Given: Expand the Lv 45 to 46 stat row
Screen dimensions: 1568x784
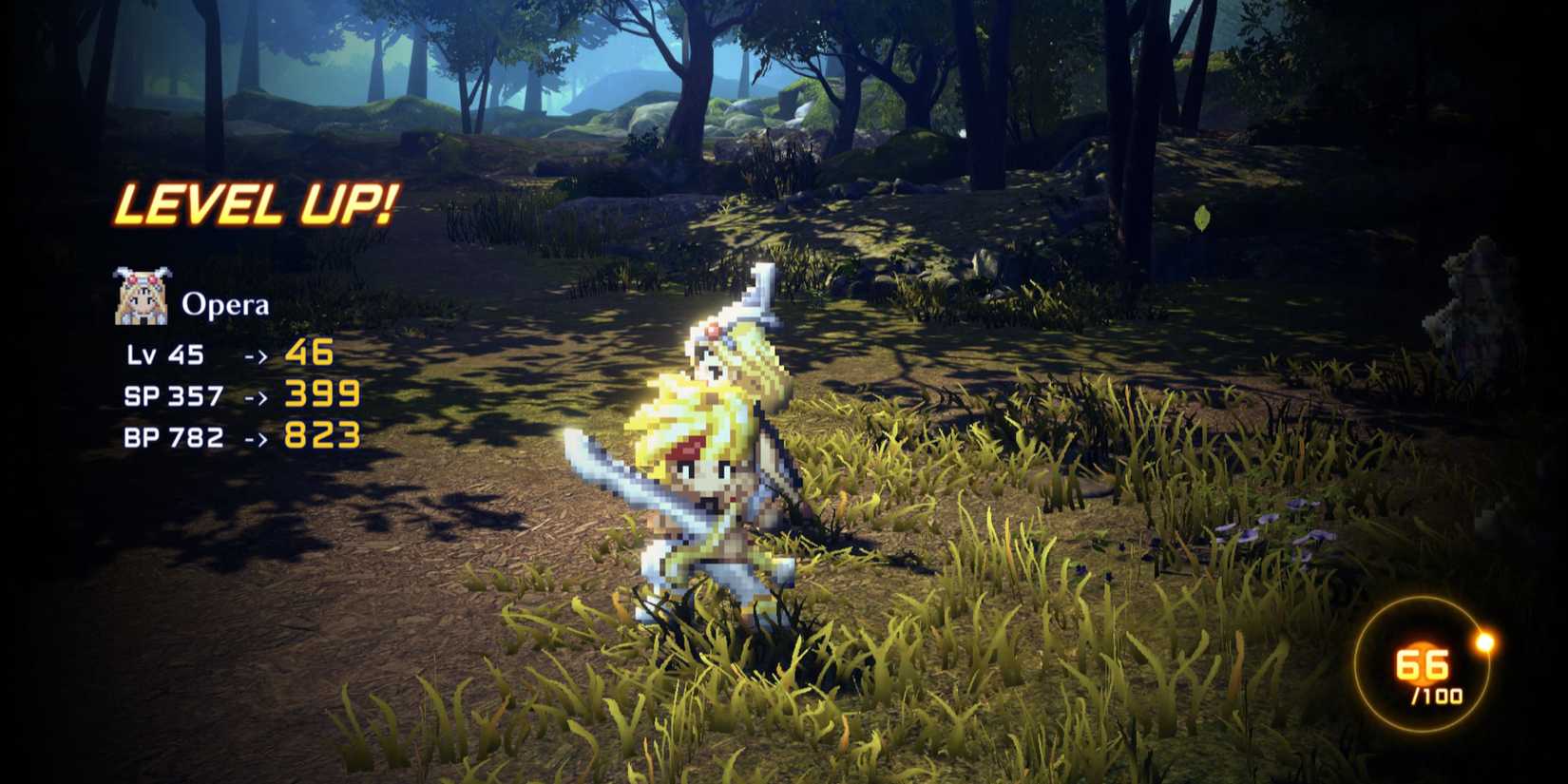Looking at the screenshot, I should (228, 354).
